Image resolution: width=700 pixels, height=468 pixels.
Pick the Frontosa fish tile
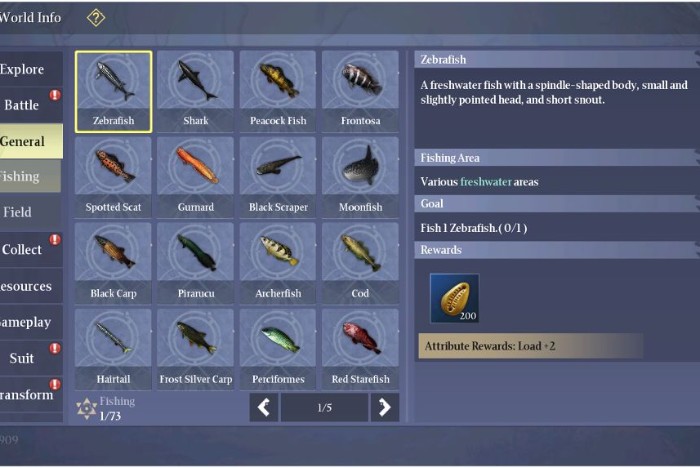pos(360,91)
